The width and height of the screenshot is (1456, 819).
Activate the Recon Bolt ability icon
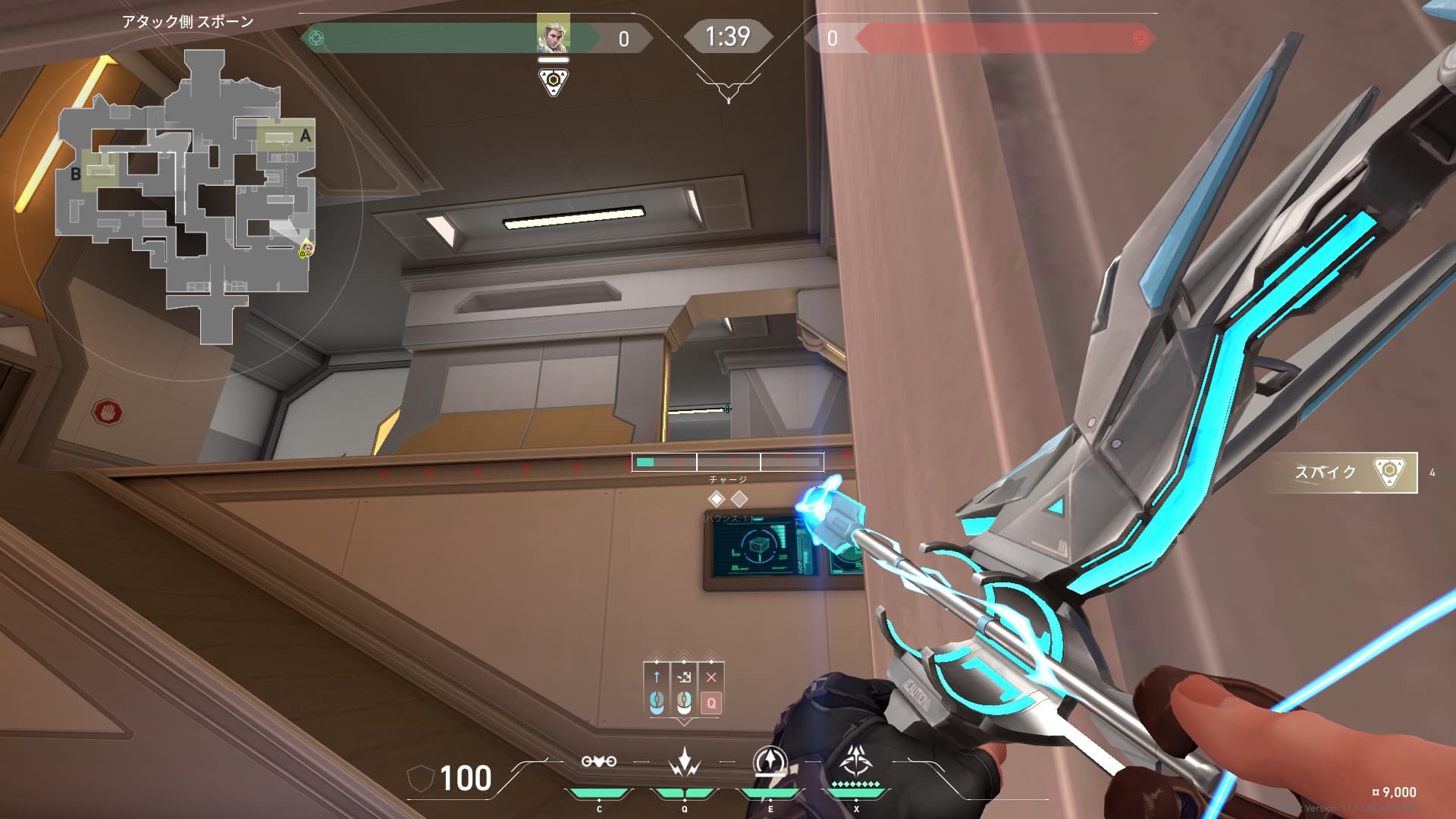click(x=770, y=761)
